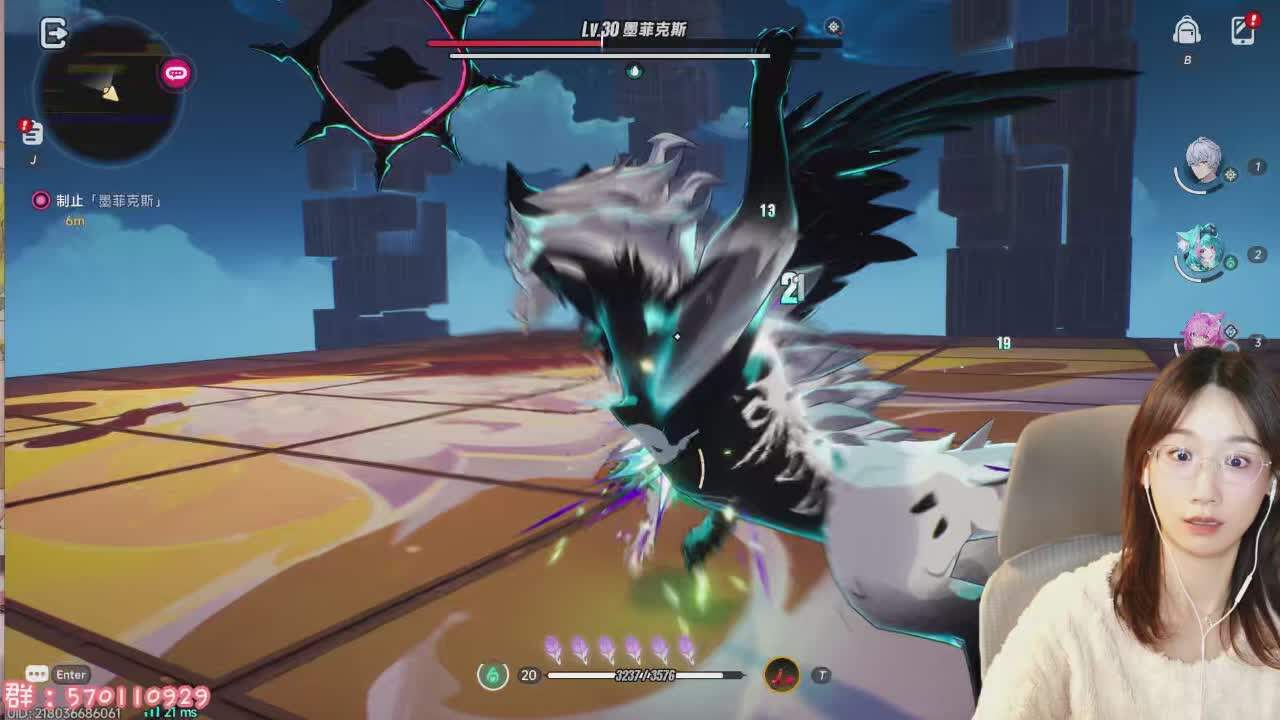Switch to the teal-haired cat-eared character
The image size is (1280, 720).
1201,250
